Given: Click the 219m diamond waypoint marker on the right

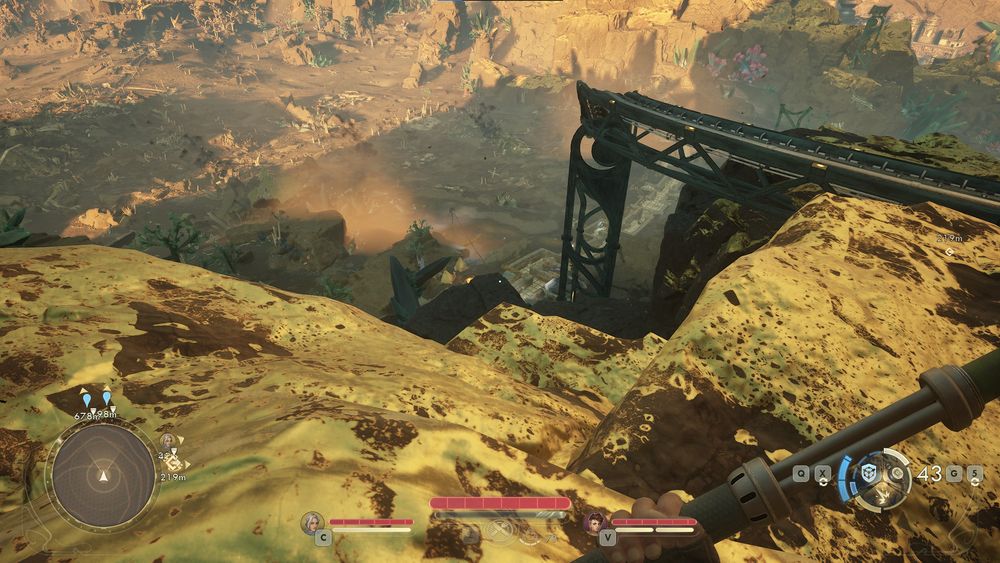Looking at the screenshot, I should pos(949,251).
